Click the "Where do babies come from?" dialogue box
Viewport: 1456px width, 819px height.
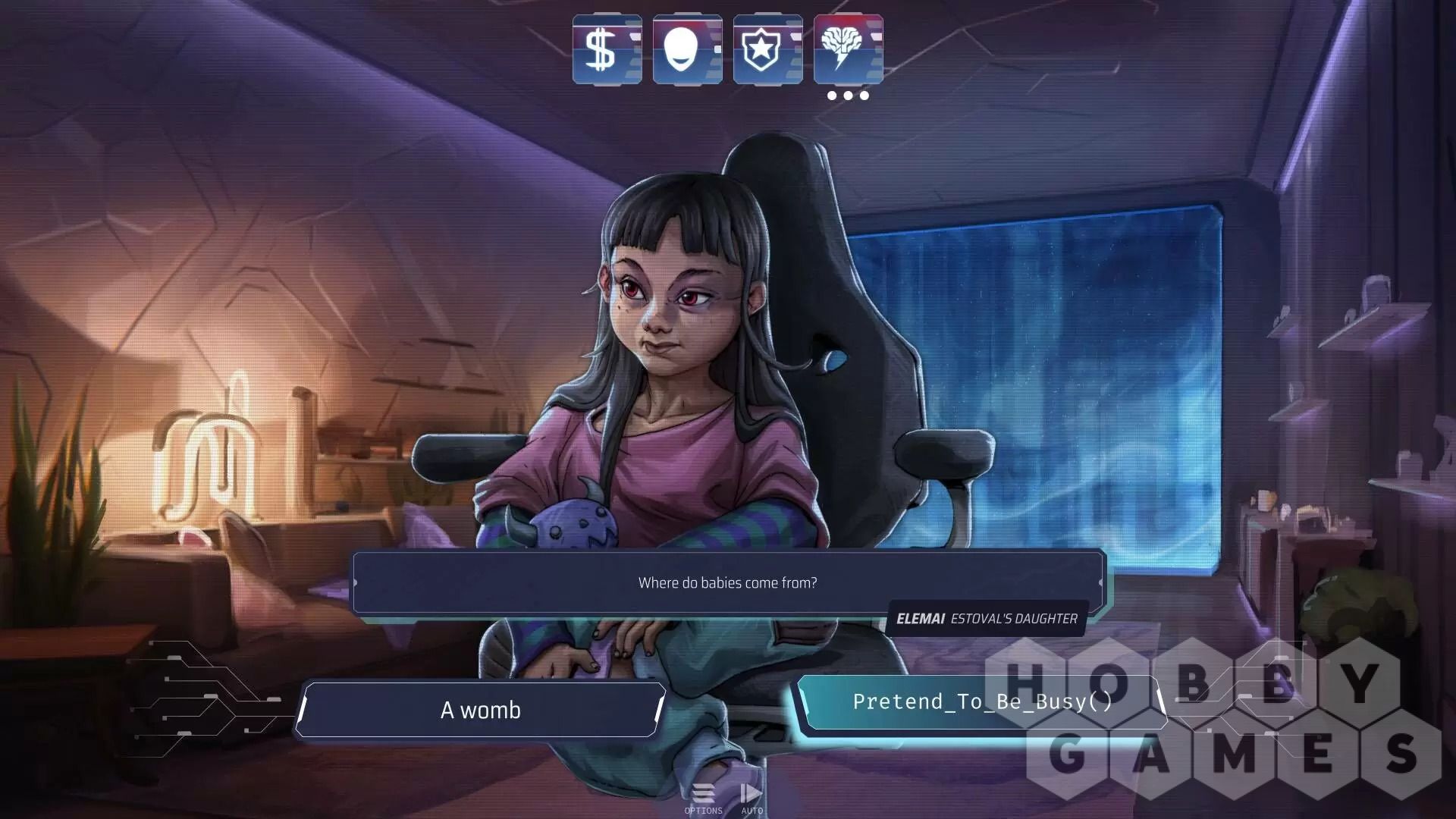pos(728,582)
